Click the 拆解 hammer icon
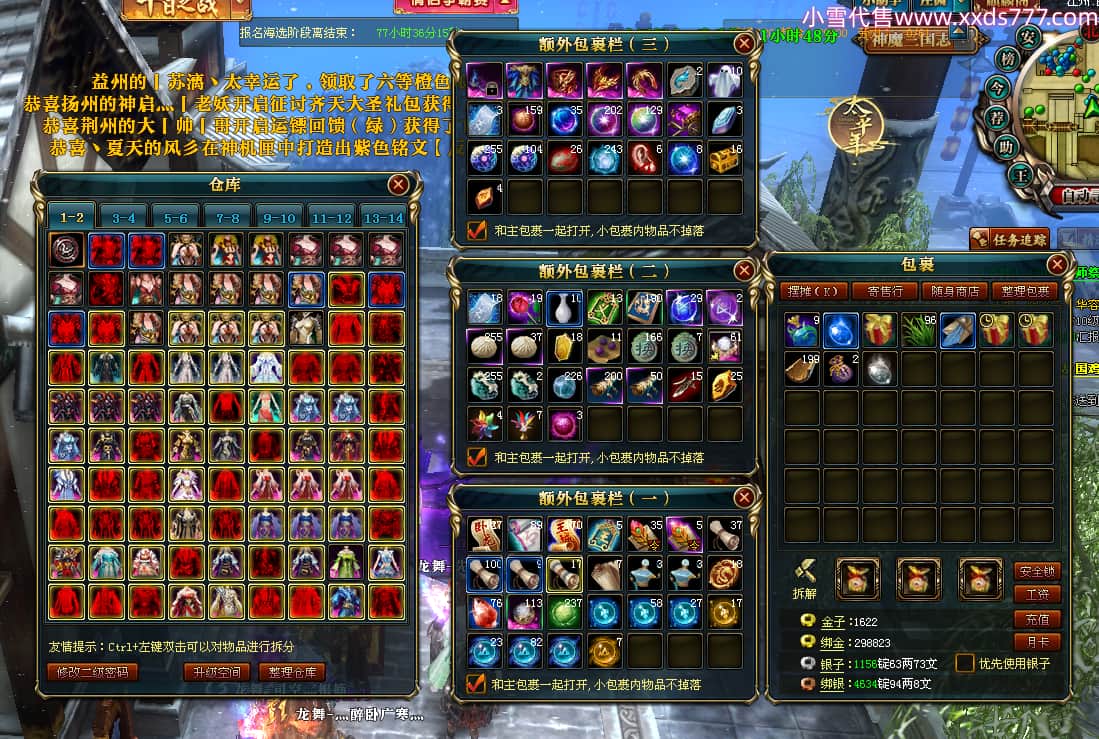This screenshot has height=739, width=1099. tap(803, 575)
